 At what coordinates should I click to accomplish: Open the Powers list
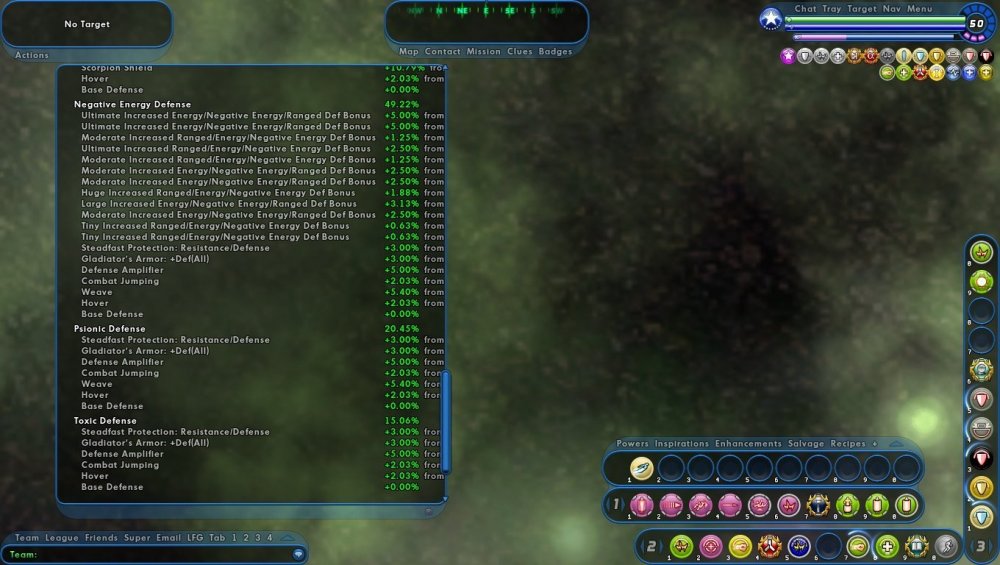coord(632,443)
